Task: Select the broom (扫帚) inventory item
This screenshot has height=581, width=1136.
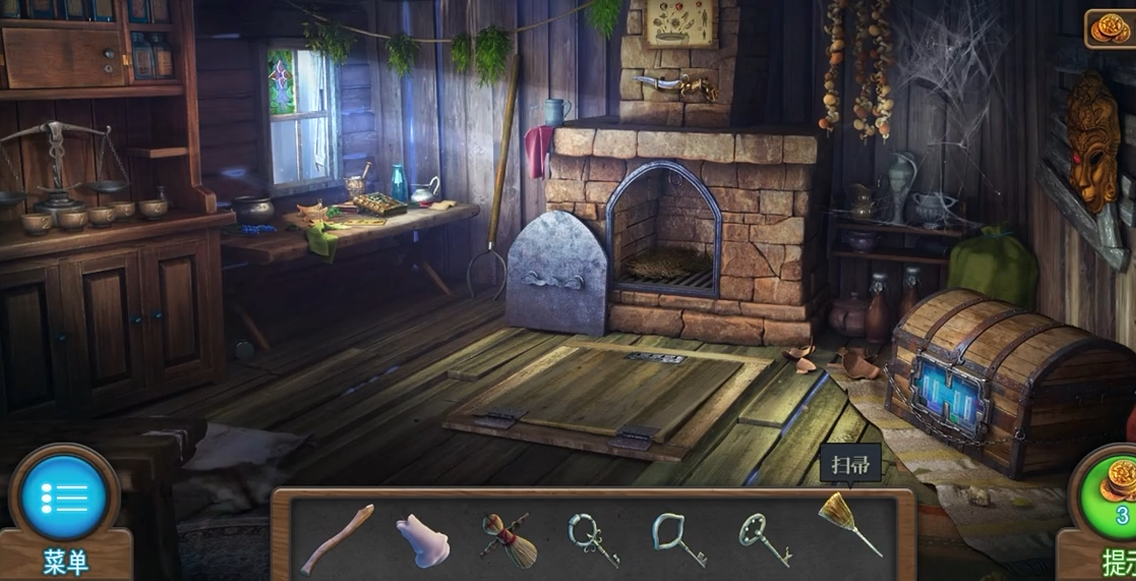Action: point(848,523)
